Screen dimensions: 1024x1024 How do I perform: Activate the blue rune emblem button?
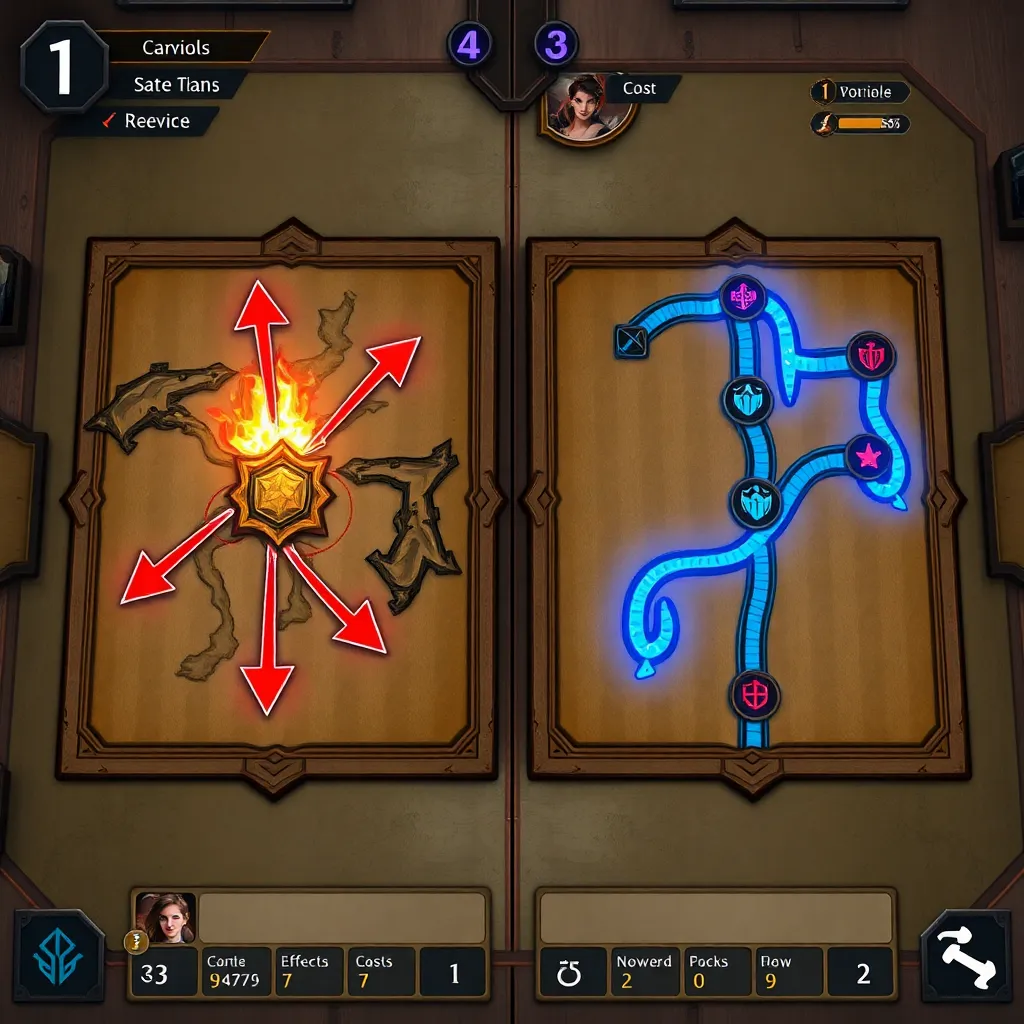pyautogui.click(x=59, y=955)
